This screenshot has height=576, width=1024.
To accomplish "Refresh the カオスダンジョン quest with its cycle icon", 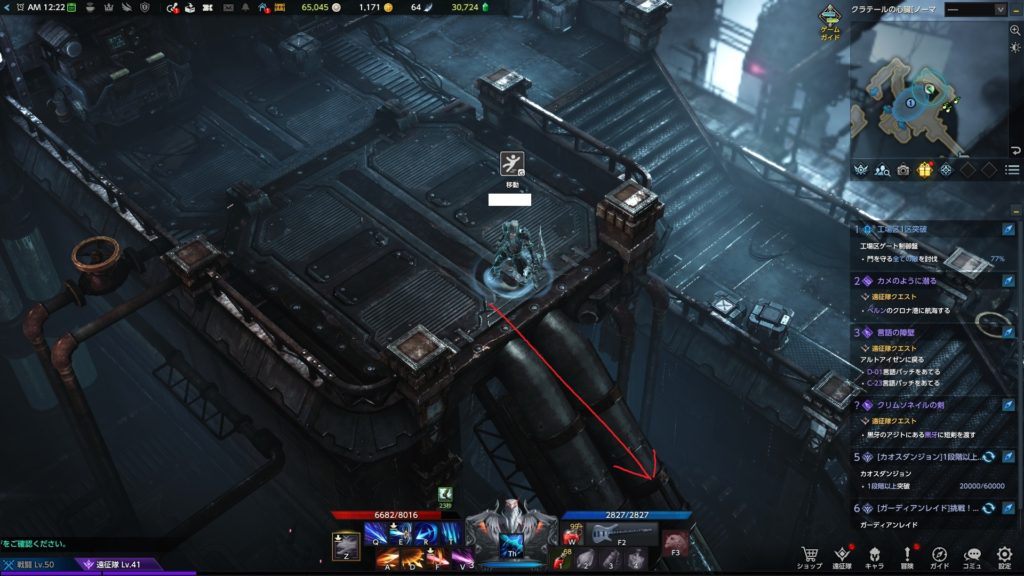I will tap(988, 456).
